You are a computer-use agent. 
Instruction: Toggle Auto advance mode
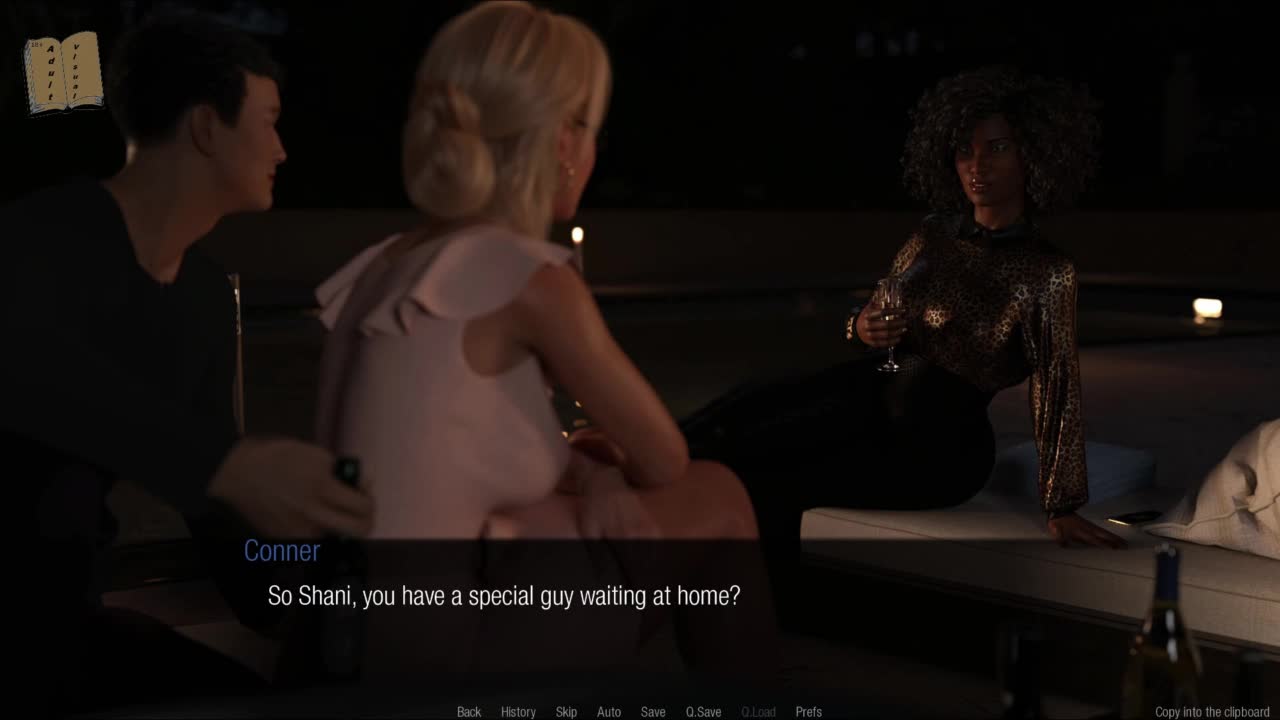[x=609, y=712]
